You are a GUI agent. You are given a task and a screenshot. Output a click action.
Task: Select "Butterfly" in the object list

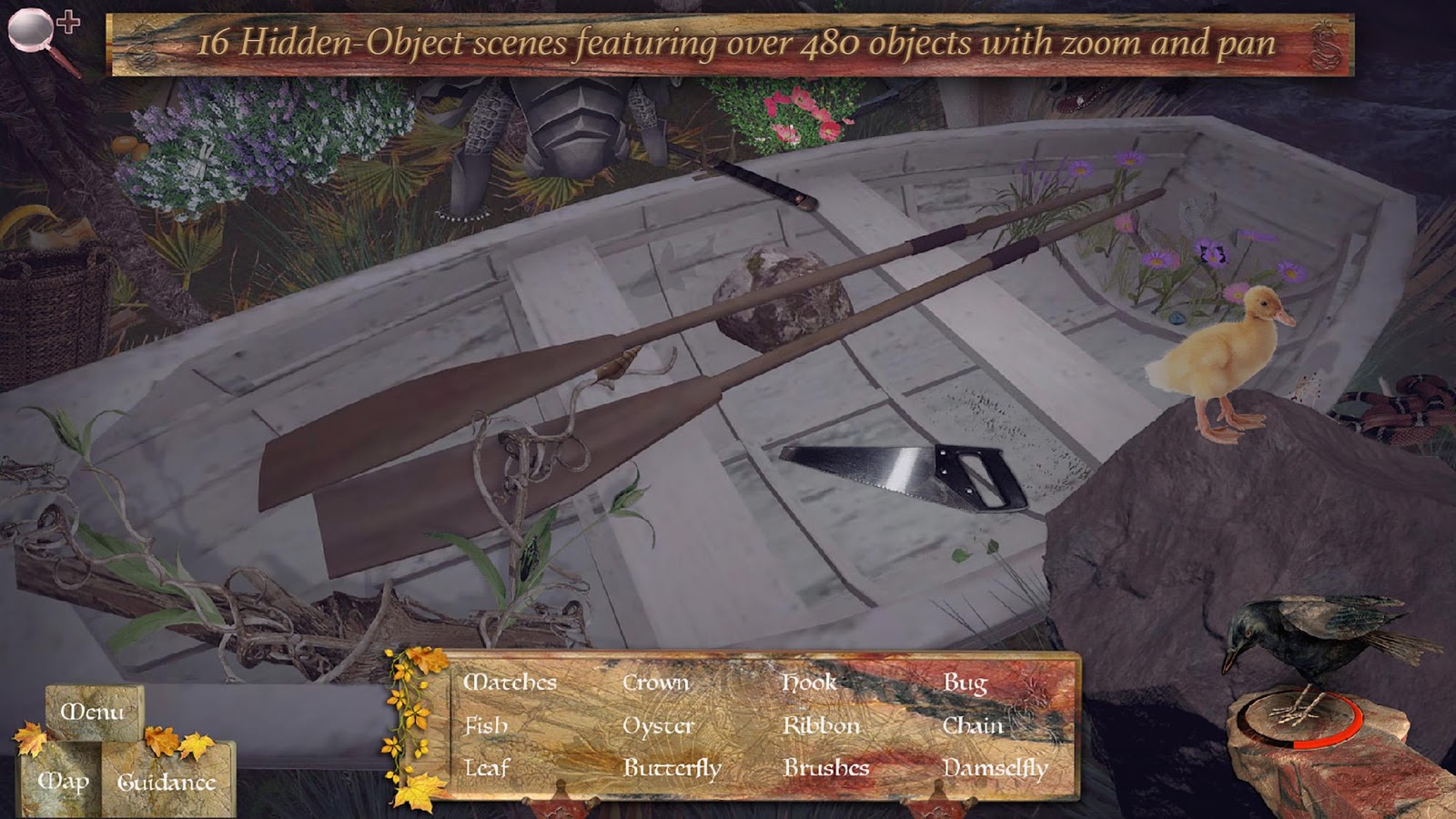(x=671, y=767)
